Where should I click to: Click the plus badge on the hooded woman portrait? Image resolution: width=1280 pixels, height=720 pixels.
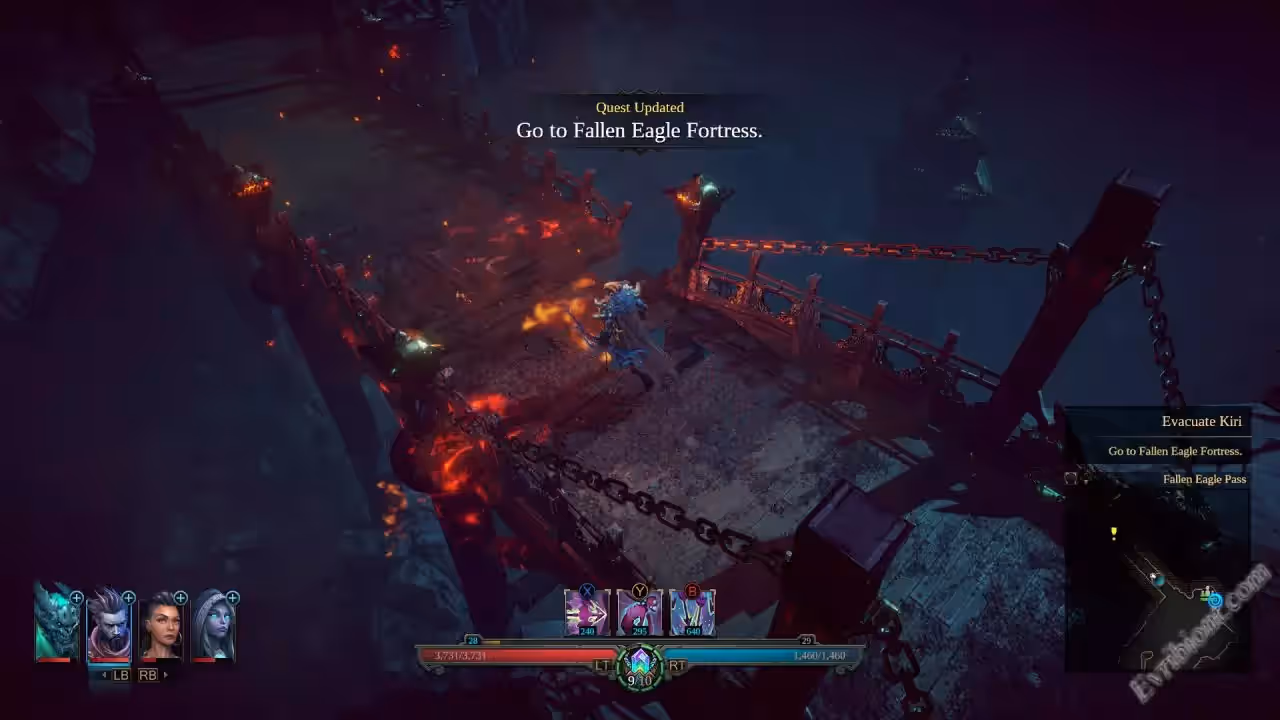[x=233, y=598]
